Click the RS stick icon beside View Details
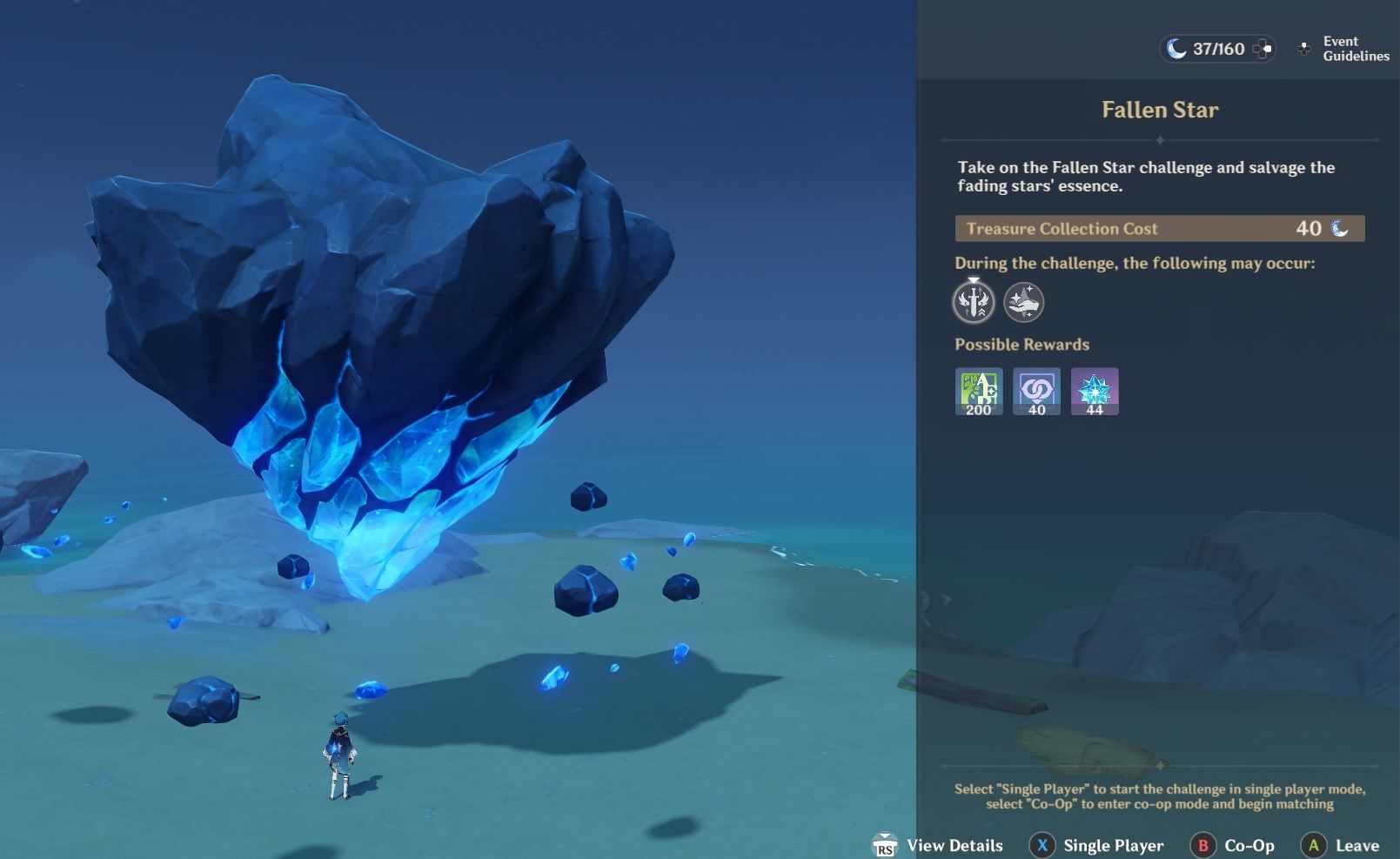This screenshot has width=1400, height=859. click(885, 845)
